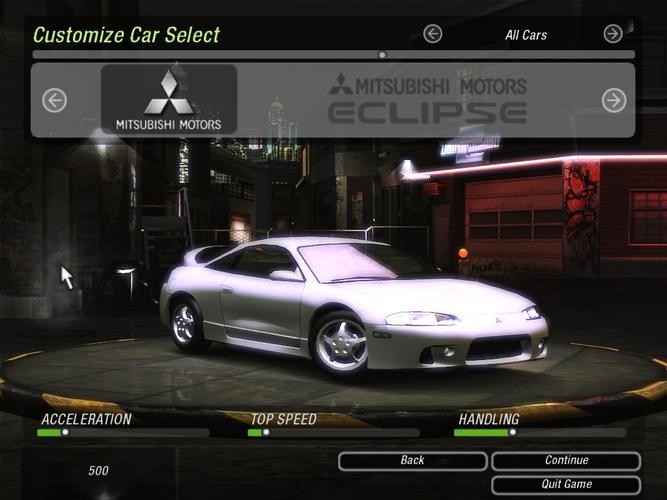
Task: Show the next car category
Action: [613, 34]
